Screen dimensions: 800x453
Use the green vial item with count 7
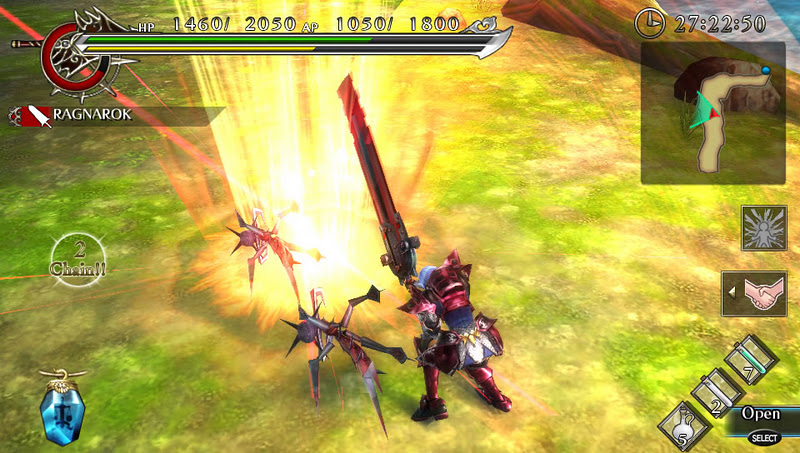(x=750, y=361)
